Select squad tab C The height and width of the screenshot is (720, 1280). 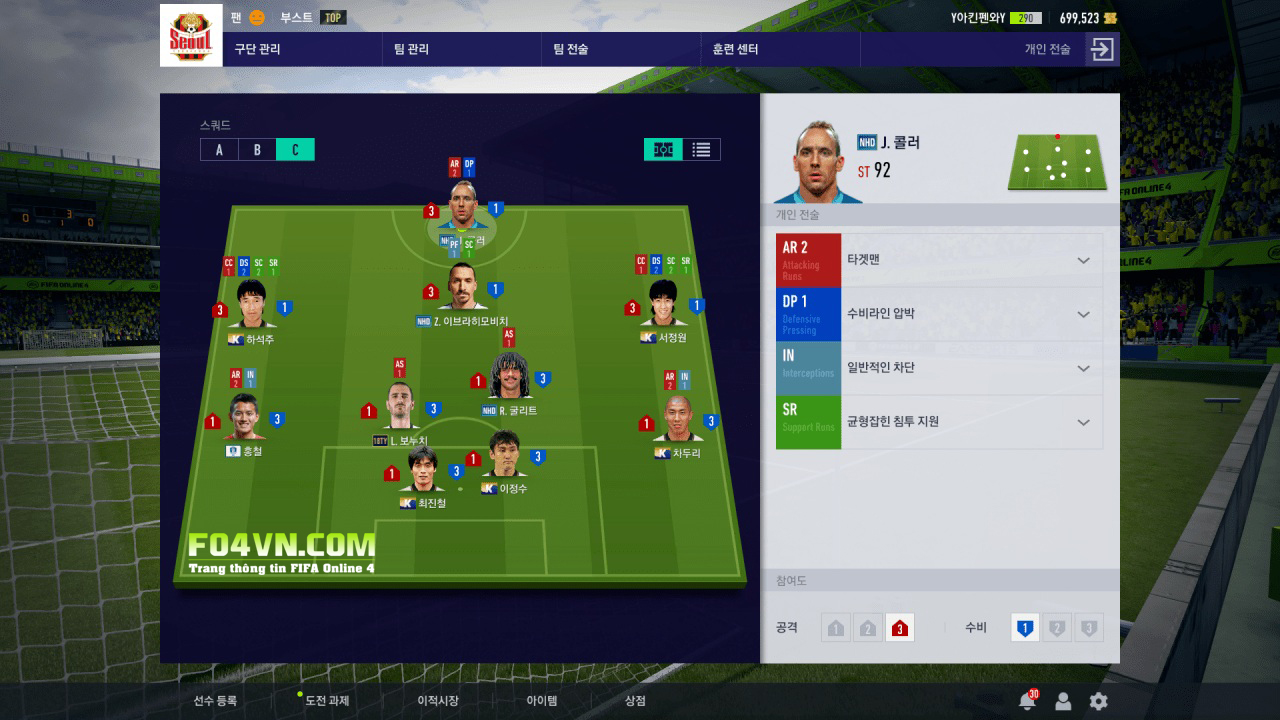(x=295, y=150)
